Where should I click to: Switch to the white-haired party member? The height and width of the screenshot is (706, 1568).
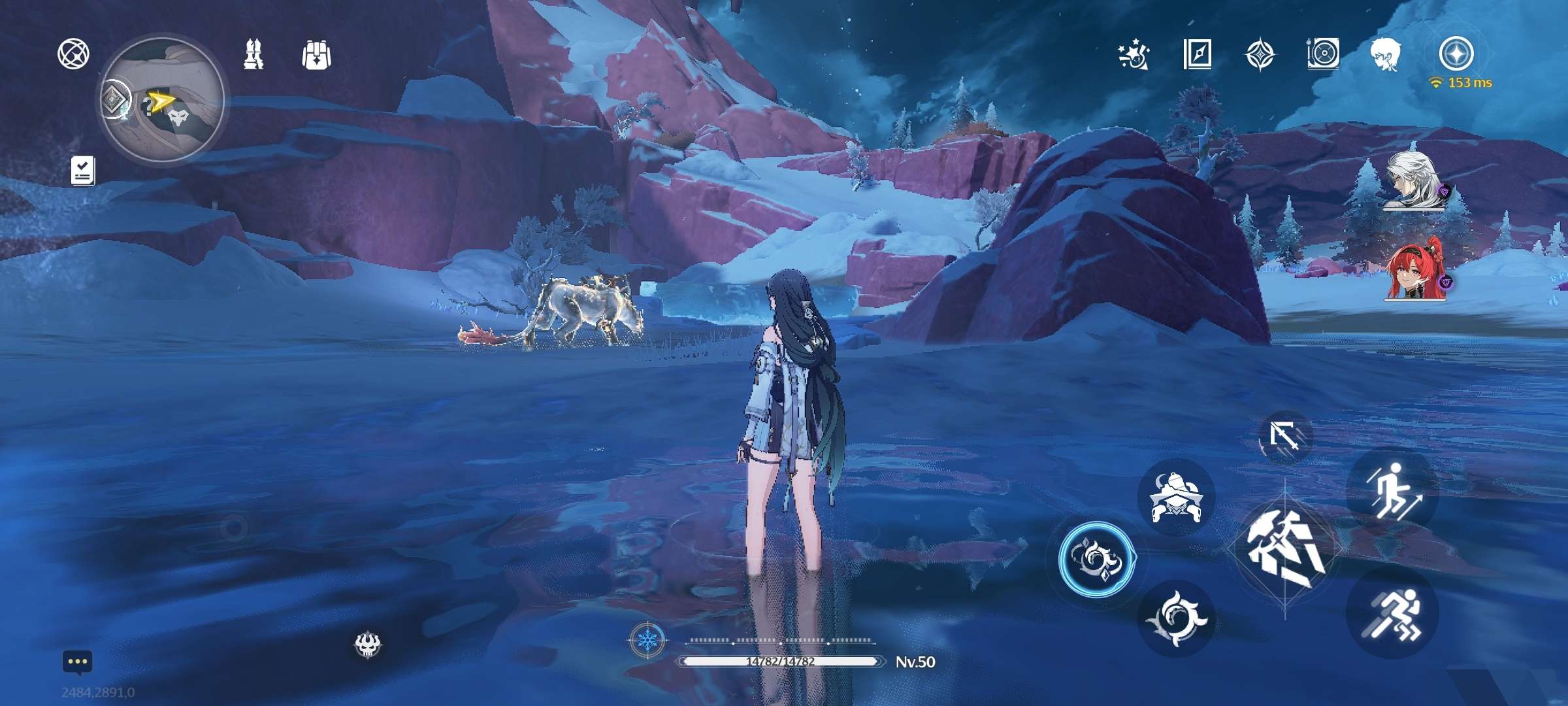point(1414,181)
